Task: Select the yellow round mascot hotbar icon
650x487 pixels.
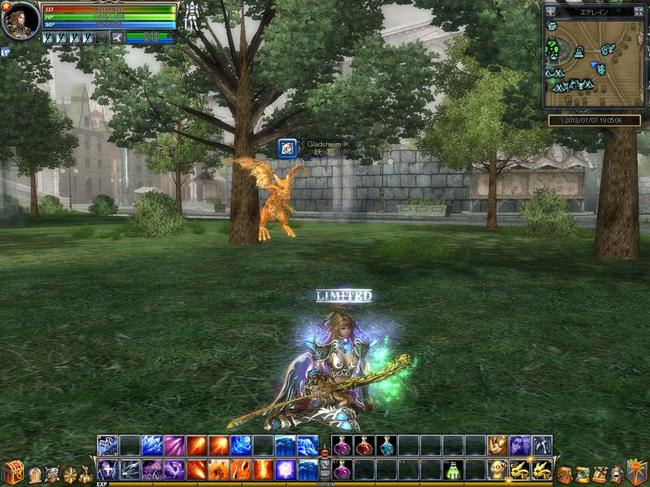Action: (x=497, y=468)
